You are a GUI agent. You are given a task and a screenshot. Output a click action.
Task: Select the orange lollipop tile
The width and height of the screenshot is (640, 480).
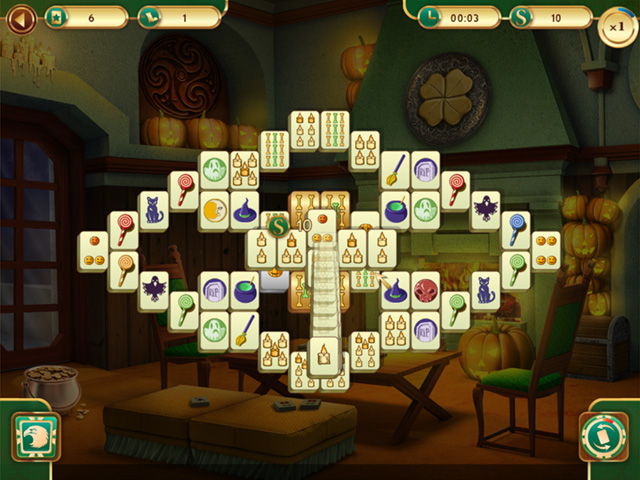pyautogui.click(x=122, y=268)
